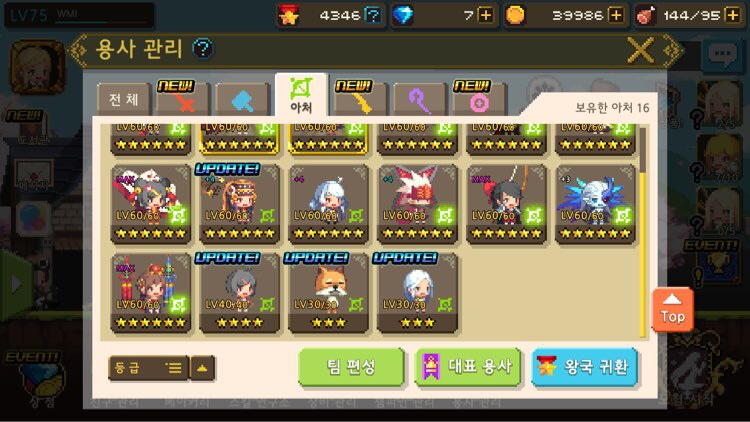The height and width of the screenshot is (422, 750).
Task: Open the purple staff class tab
Action: tap(419, 100)
